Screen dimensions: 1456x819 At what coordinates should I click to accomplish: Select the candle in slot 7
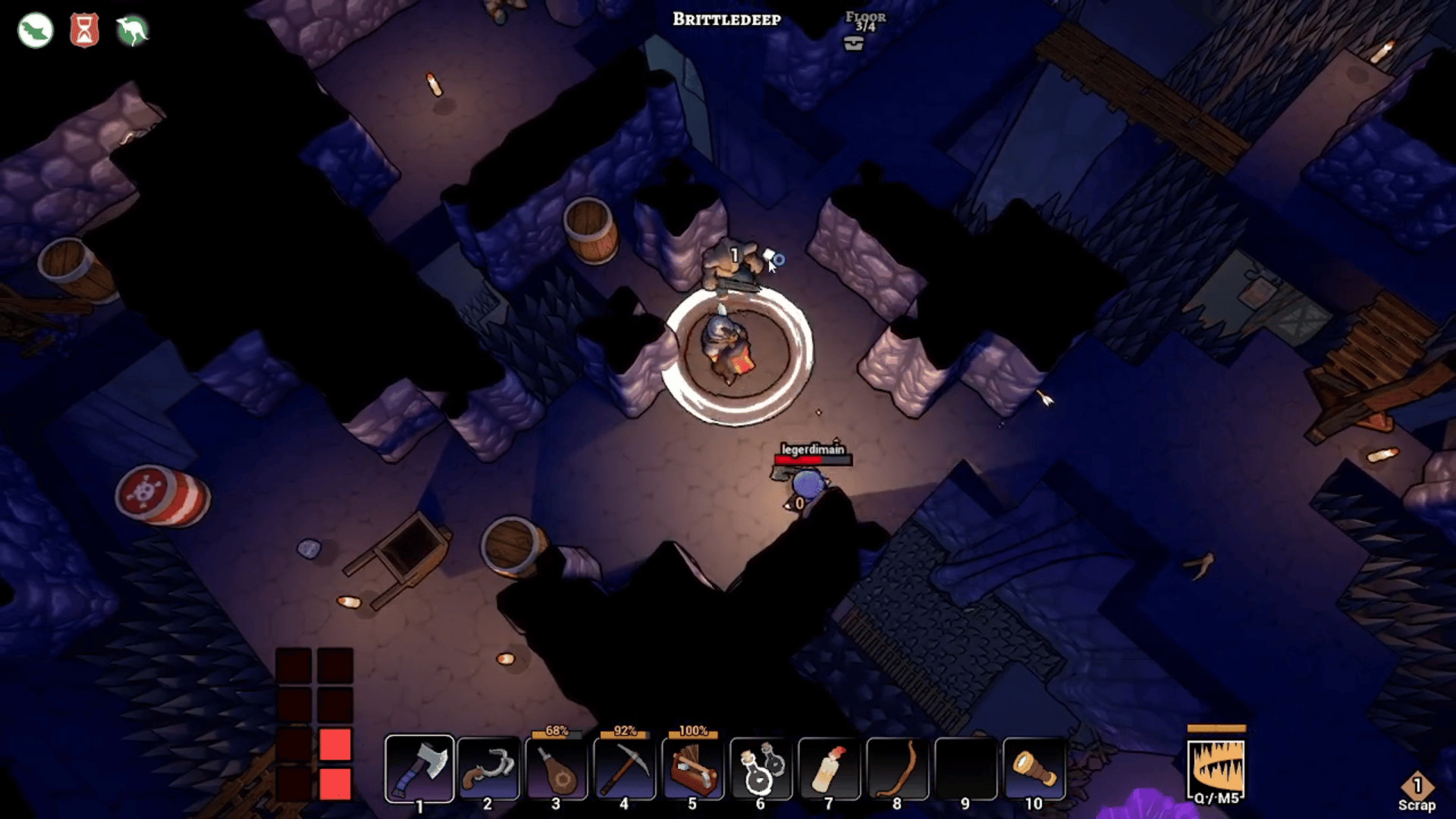(829, 768)
